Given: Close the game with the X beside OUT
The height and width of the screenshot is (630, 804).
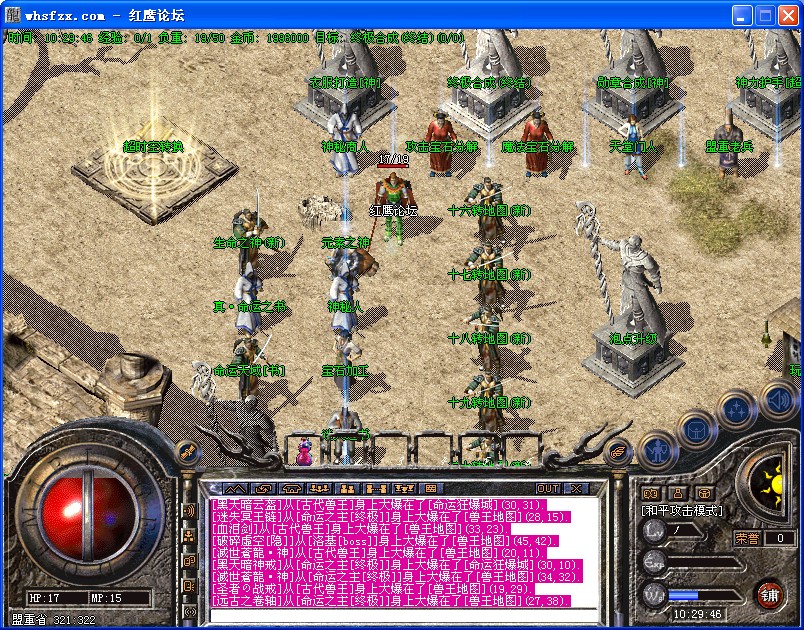Looking at the screenshot, I should click(575, 488).
